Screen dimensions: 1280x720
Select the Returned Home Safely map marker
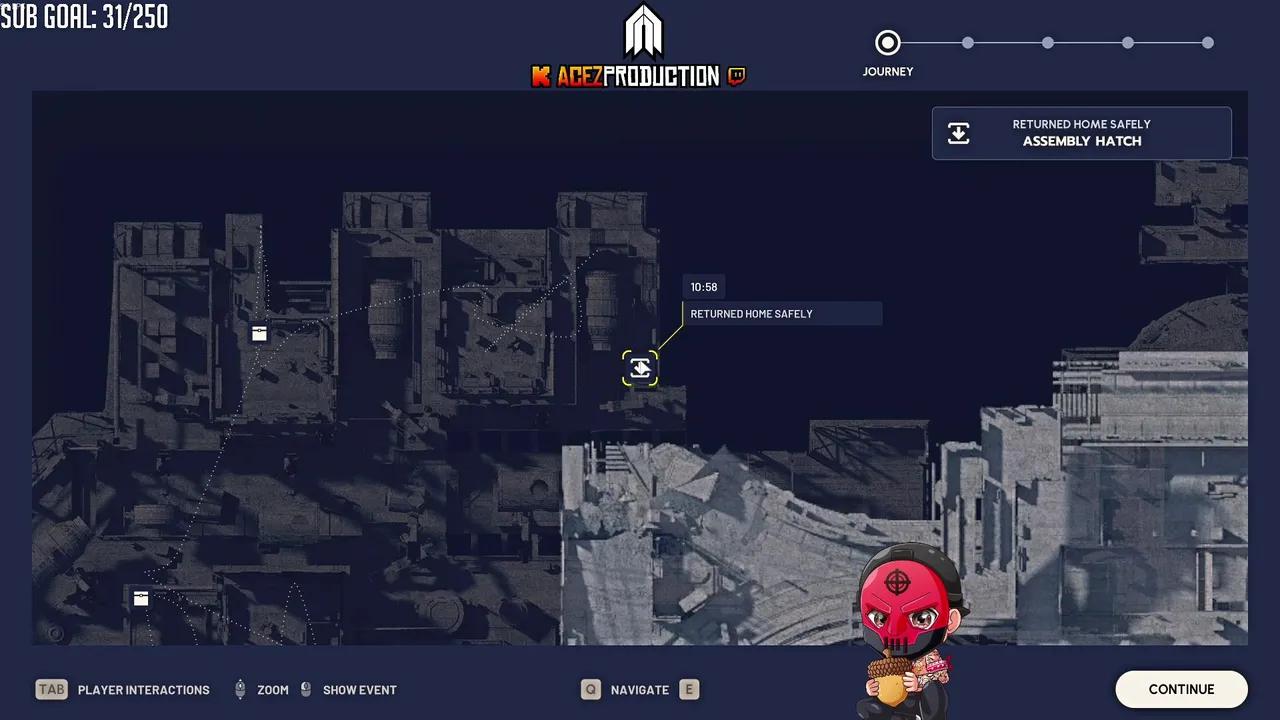tap(640, 367)
